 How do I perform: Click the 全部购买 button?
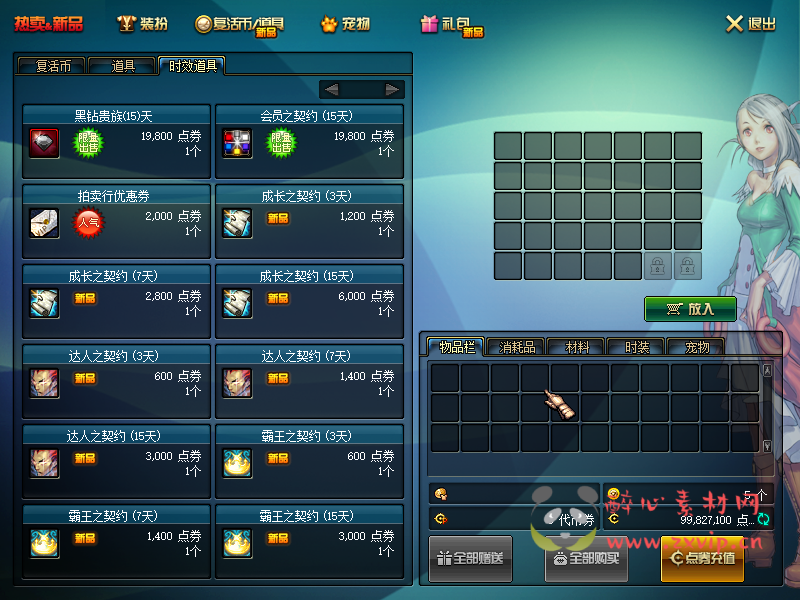coord(587,558)
